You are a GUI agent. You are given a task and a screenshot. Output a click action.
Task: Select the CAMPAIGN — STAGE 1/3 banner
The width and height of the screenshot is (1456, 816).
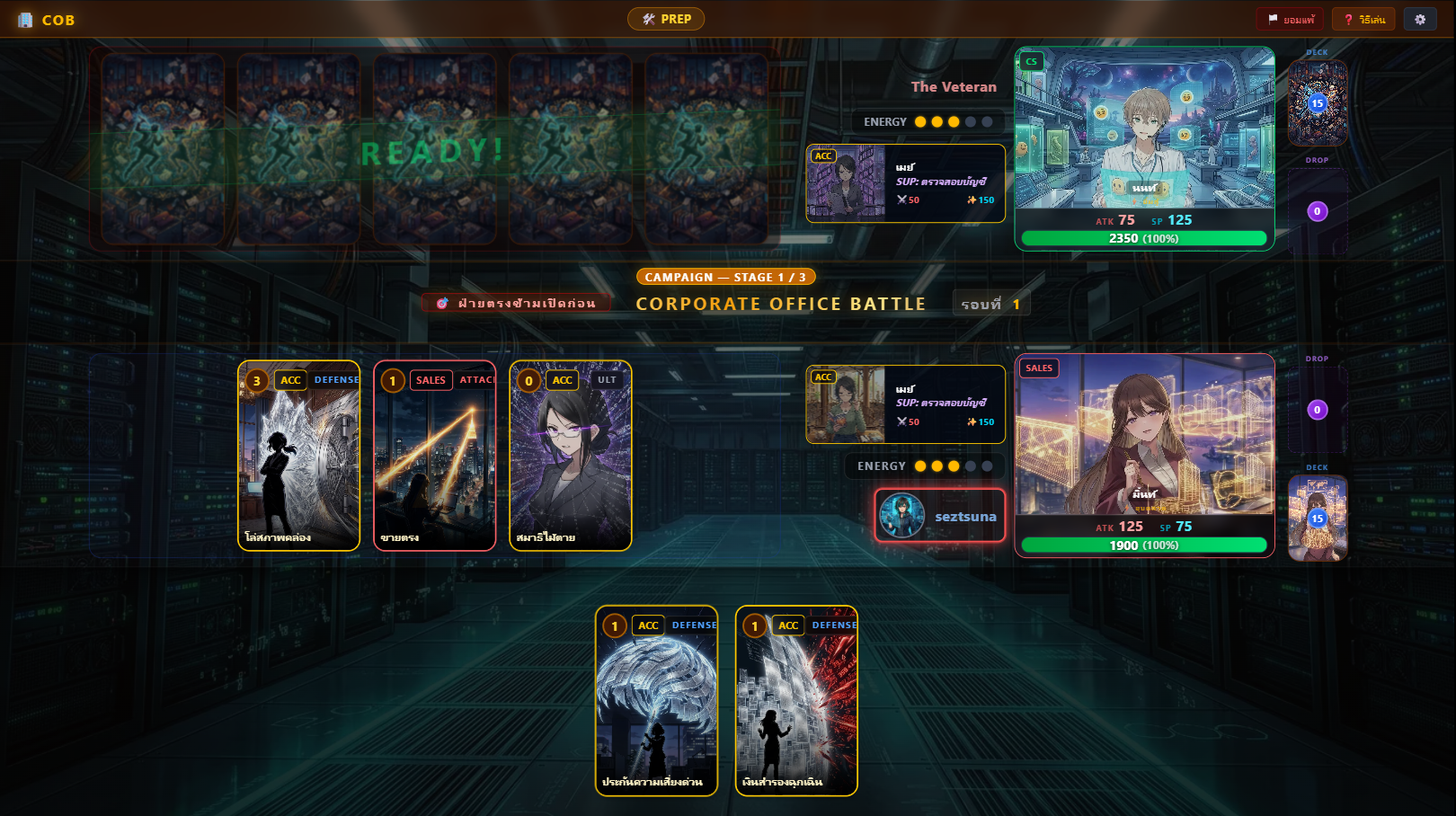[x=724, y=277]
